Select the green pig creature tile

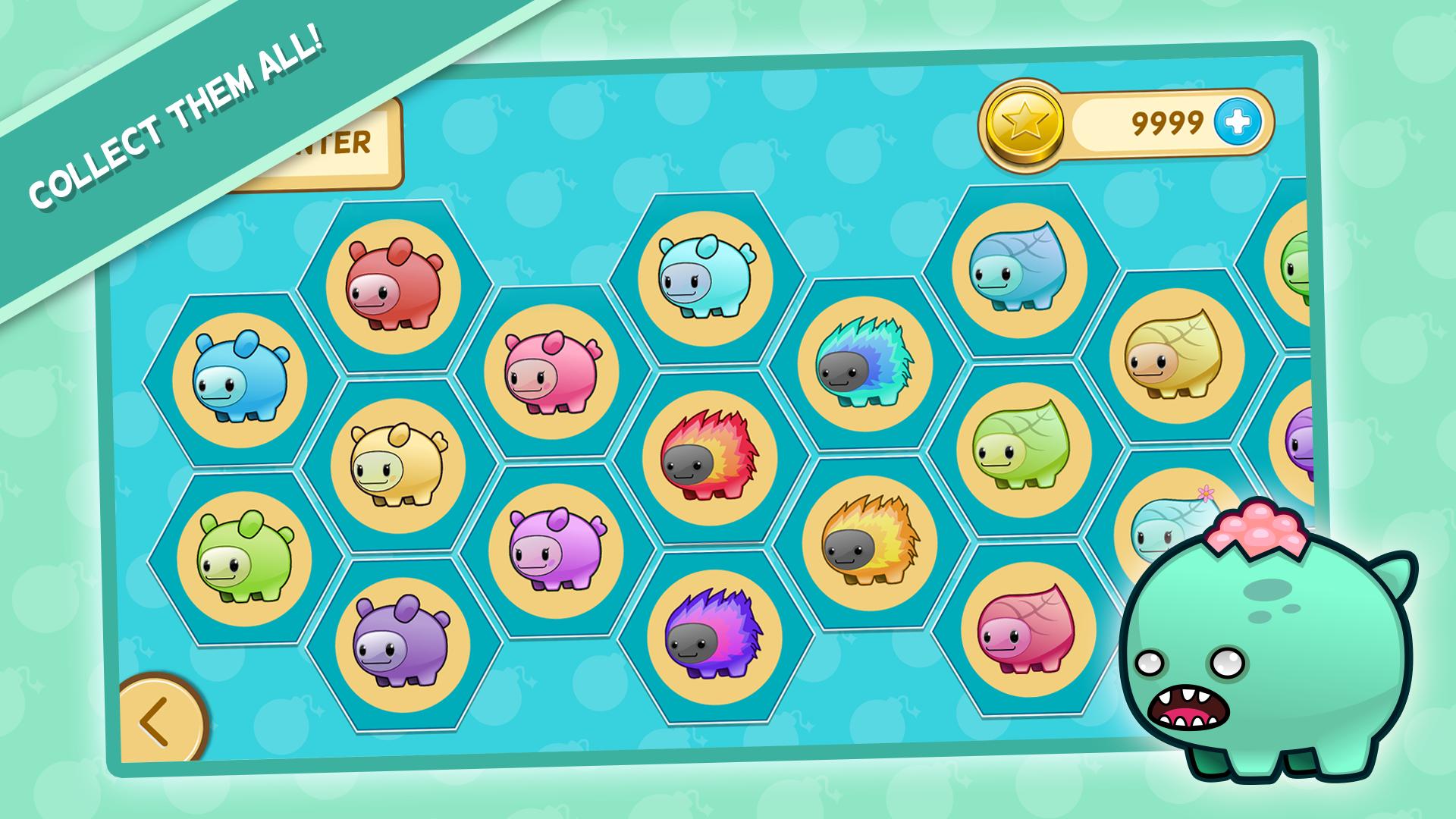(x=244, y=557)
